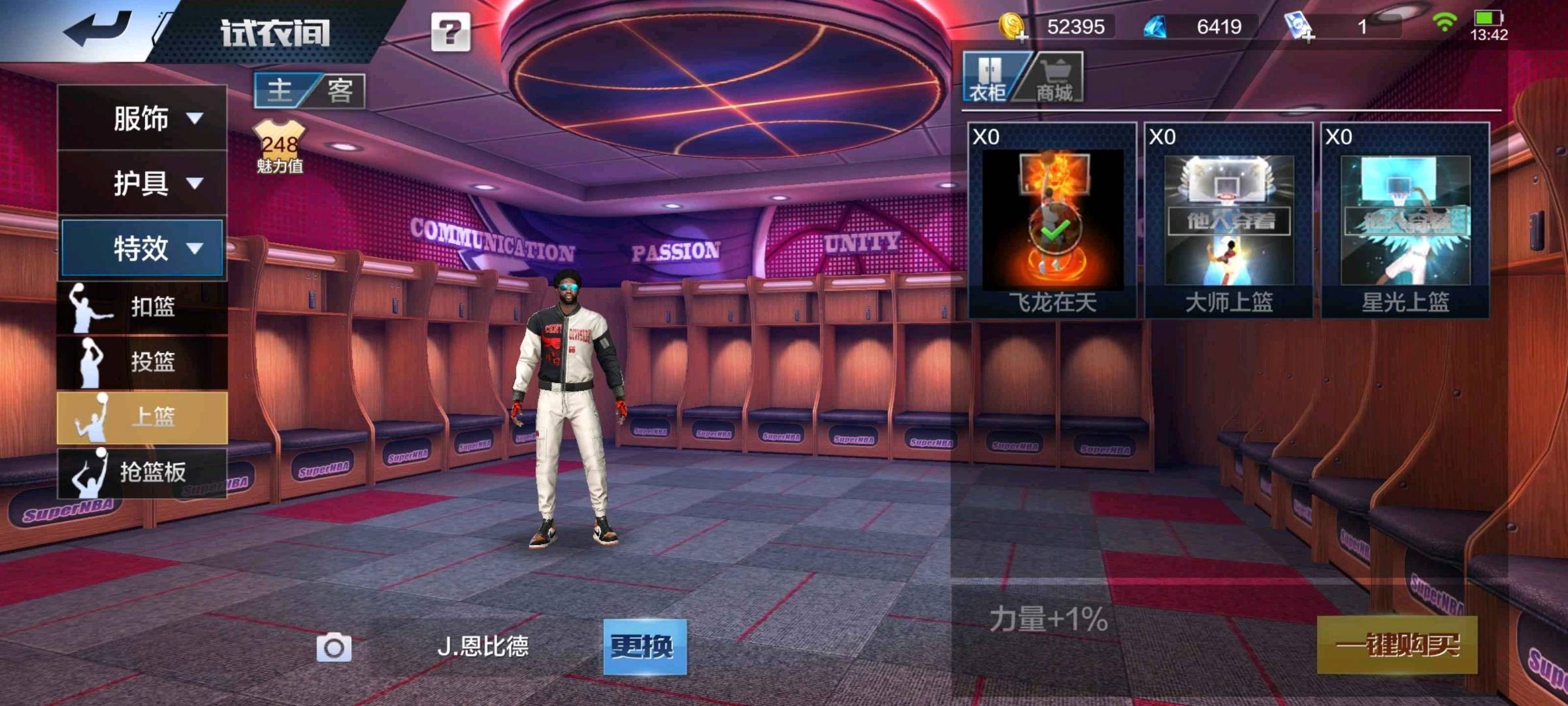
Task: Select the 抢篮板 rebound effects category
Action: click(142, 472)
